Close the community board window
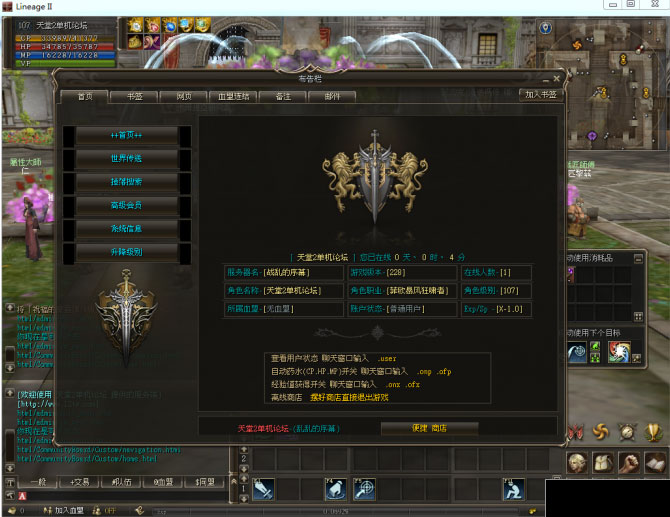The width and height of the screenshot is (670, 517). pos(557,77)
